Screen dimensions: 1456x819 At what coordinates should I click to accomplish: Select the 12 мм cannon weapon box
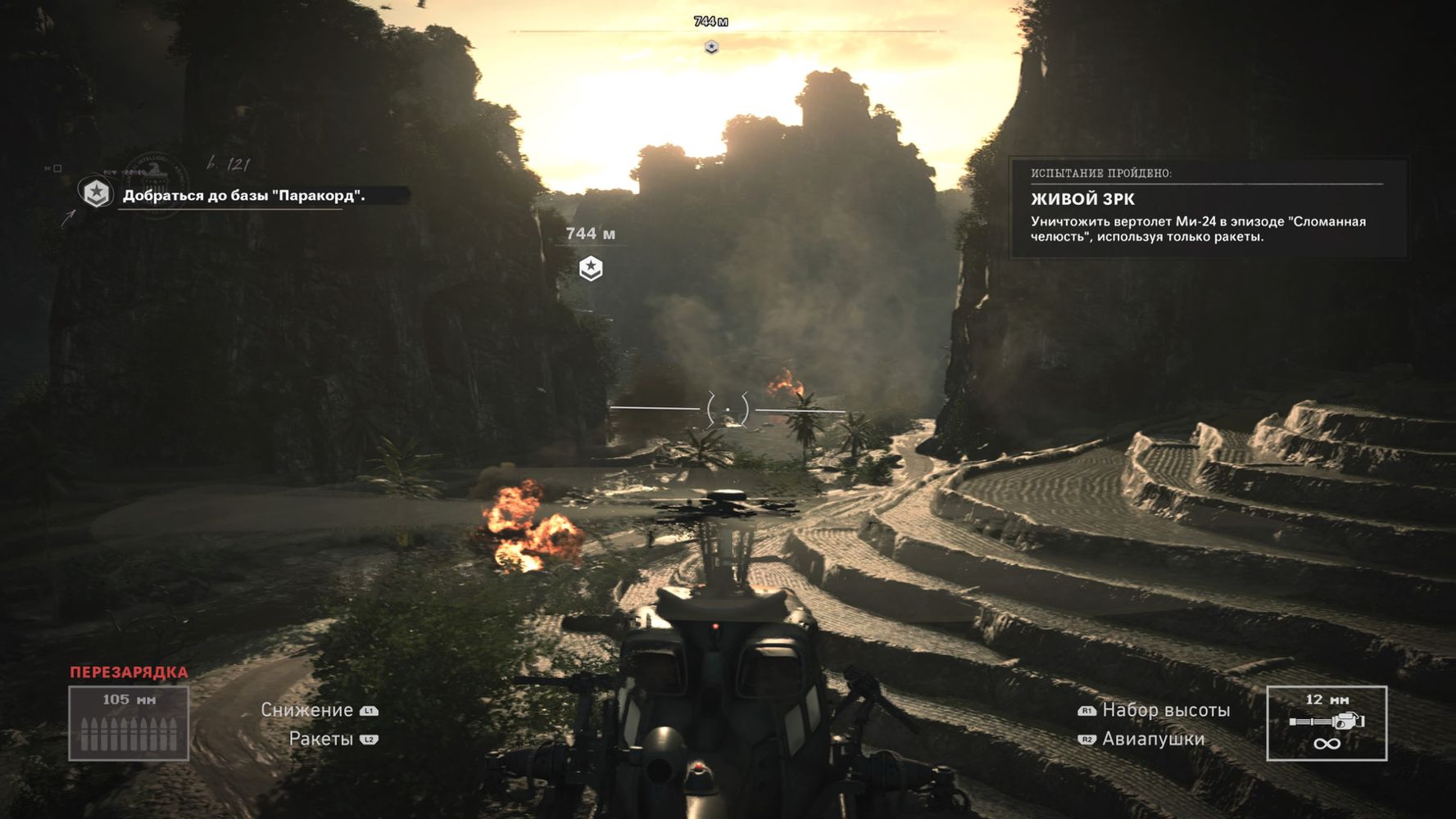point(1327,723)
